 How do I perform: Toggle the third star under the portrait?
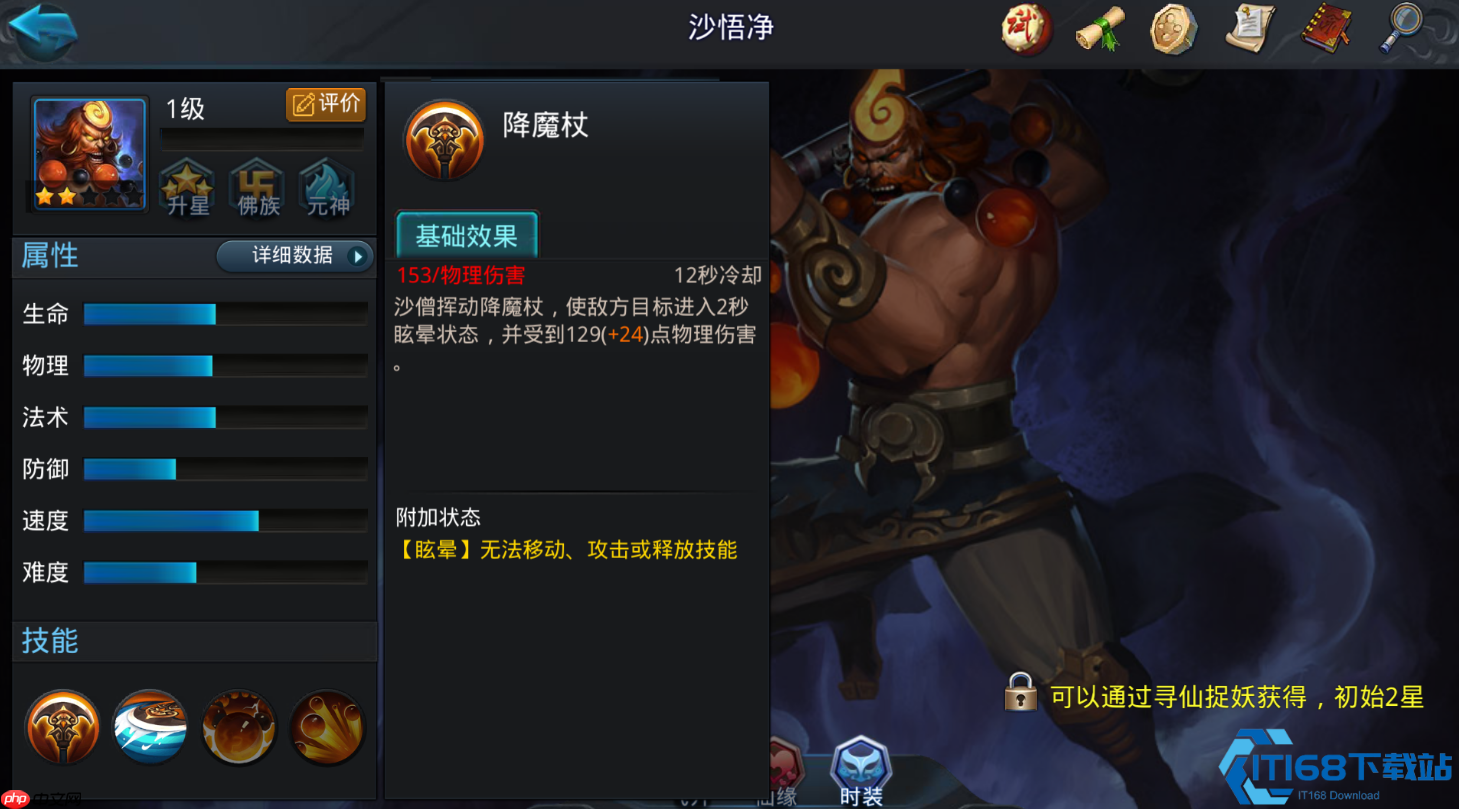point(89,197)
